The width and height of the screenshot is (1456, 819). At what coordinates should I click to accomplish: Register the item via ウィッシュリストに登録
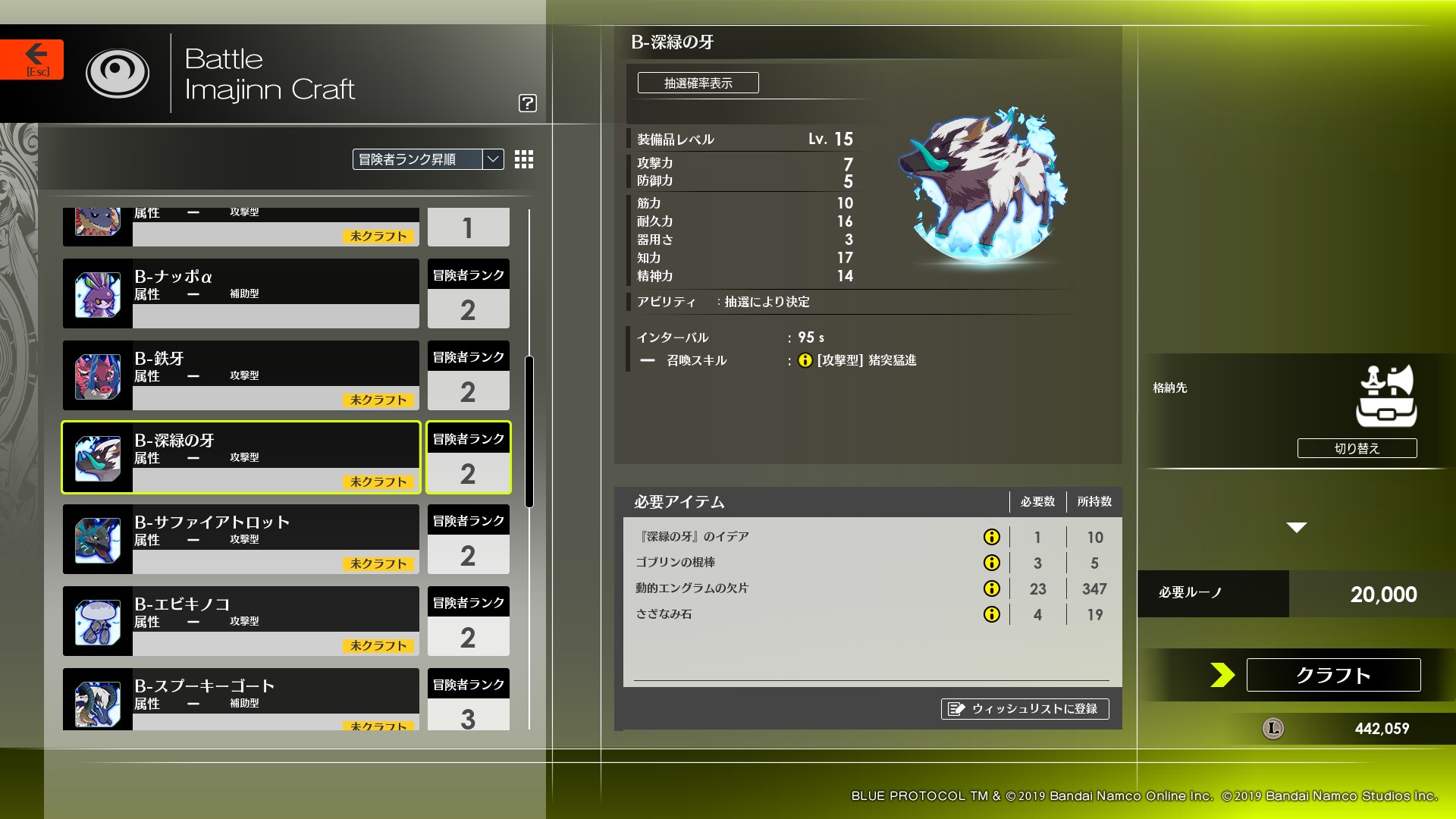point(1025,710)
